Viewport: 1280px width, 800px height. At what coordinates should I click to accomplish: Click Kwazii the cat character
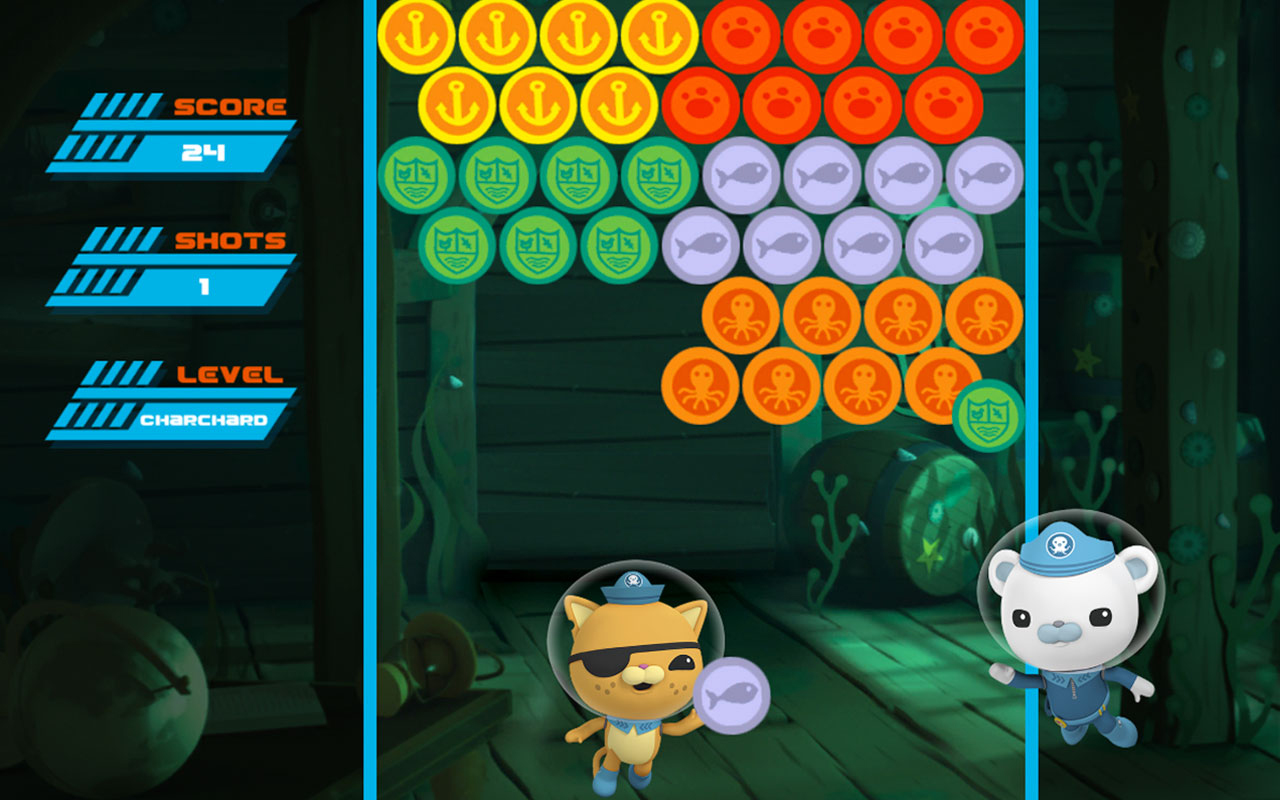pos(630,670)
